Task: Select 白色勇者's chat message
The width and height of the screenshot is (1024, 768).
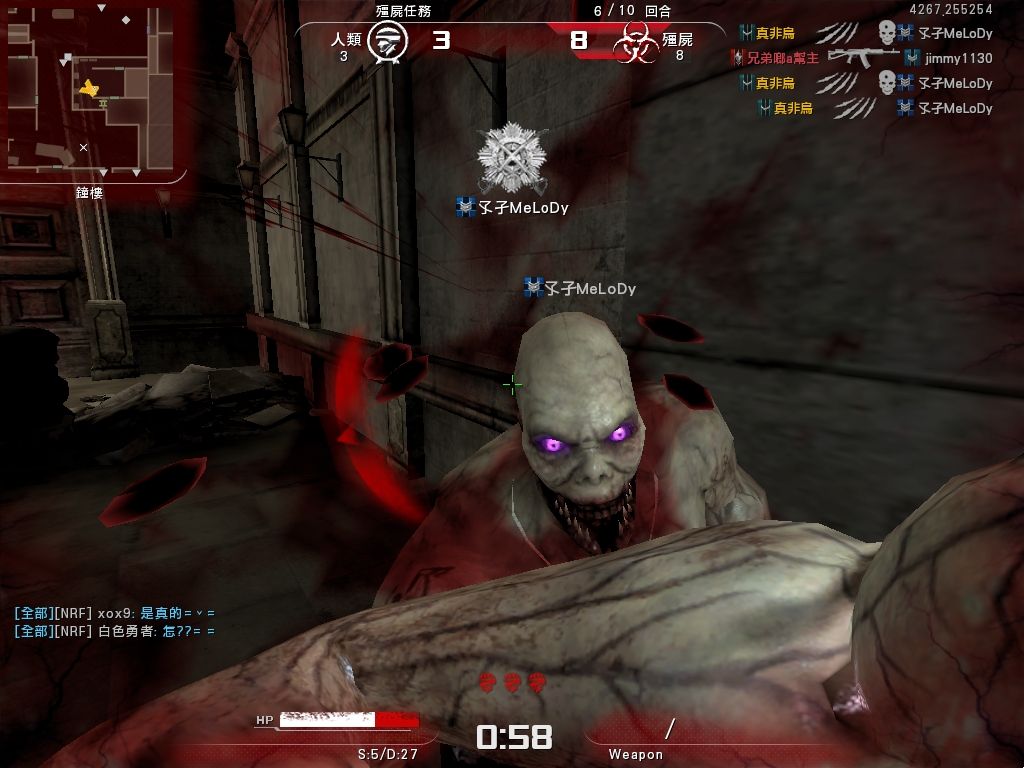Action: pos(114,631)
